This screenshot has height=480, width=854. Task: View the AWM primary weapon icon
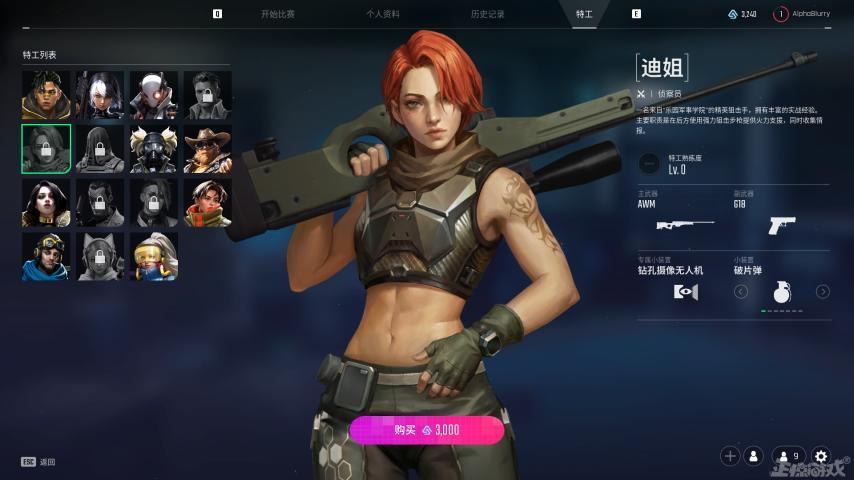point(684,225)
